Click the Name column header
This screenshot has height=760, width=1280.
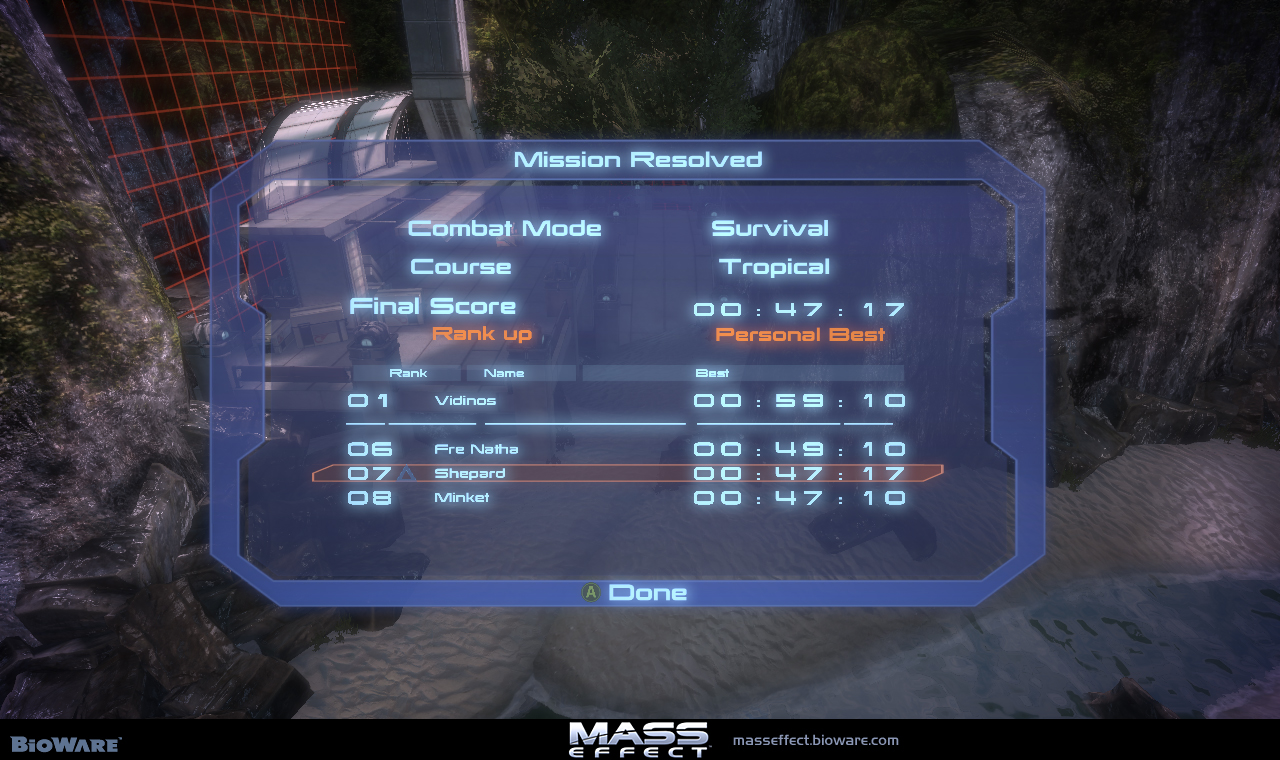pos(504,373)
